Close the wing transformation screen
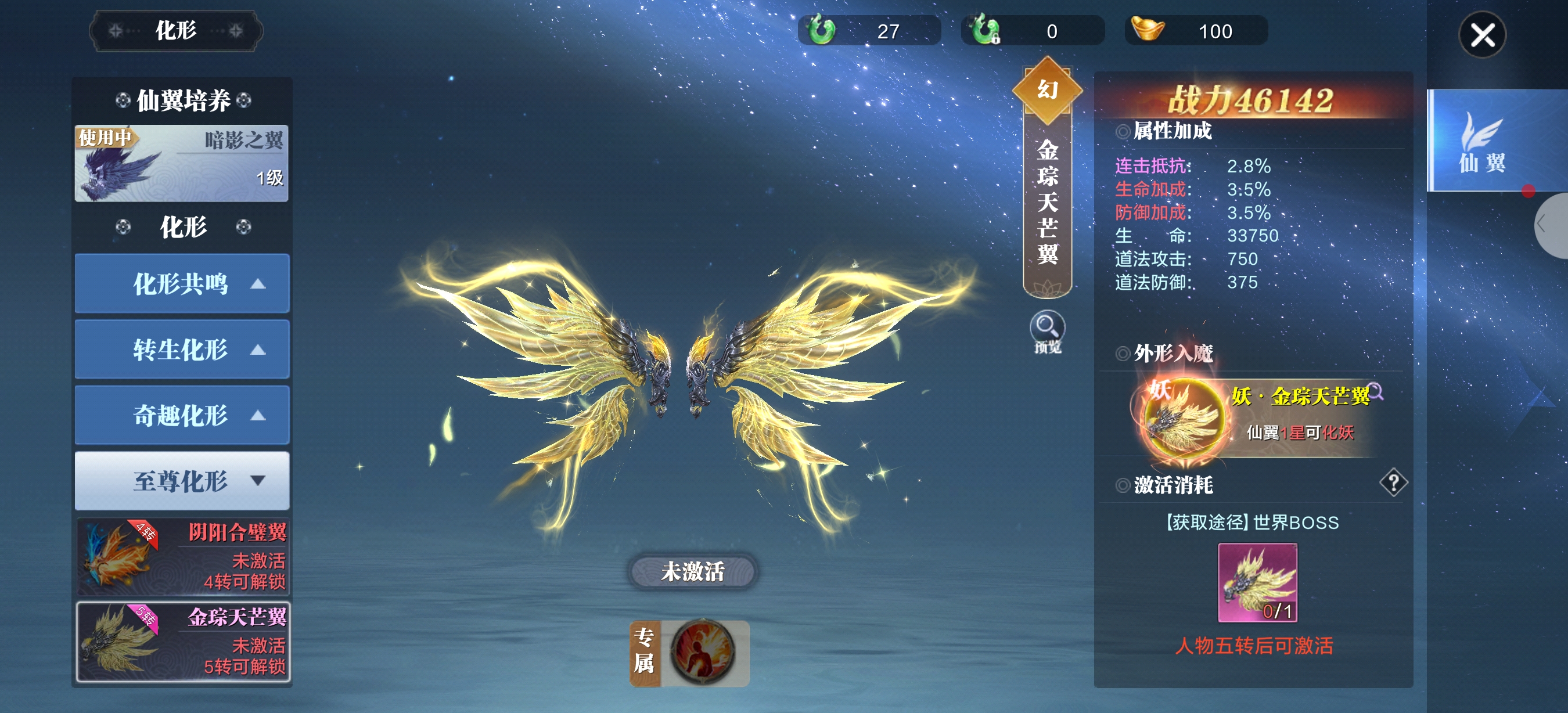1568x713 pixels. [1481, 35]
